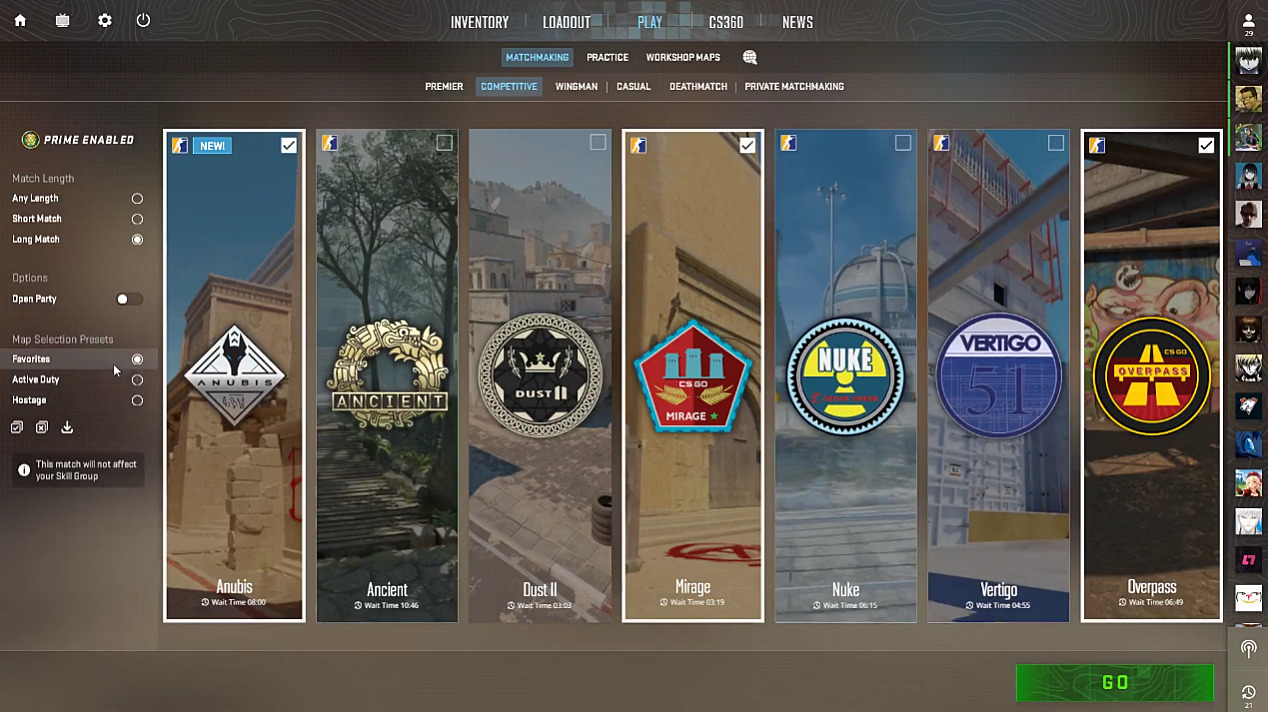Switch to Deathmatch mode

[x=698, y=87]
